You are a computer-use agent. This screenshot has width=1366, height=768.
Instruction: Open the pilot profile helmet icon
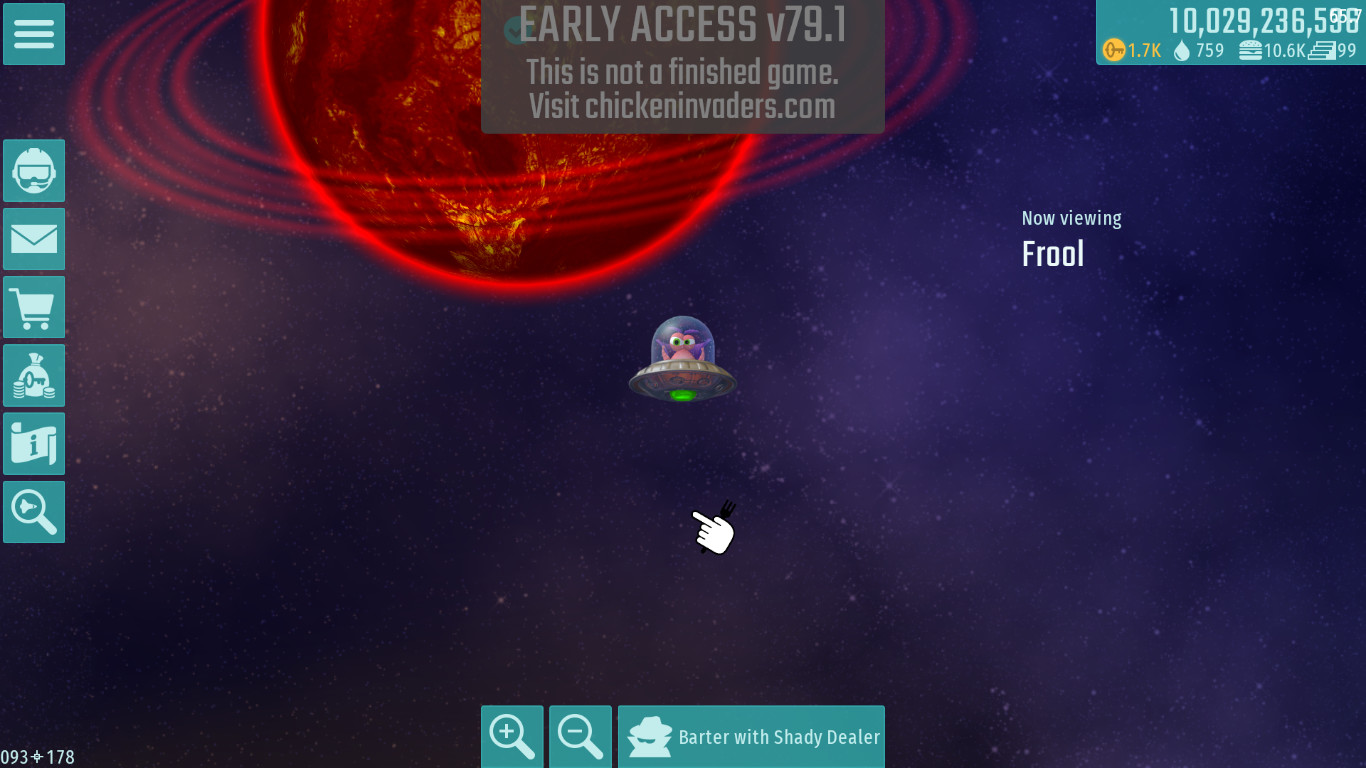point(34,171)
